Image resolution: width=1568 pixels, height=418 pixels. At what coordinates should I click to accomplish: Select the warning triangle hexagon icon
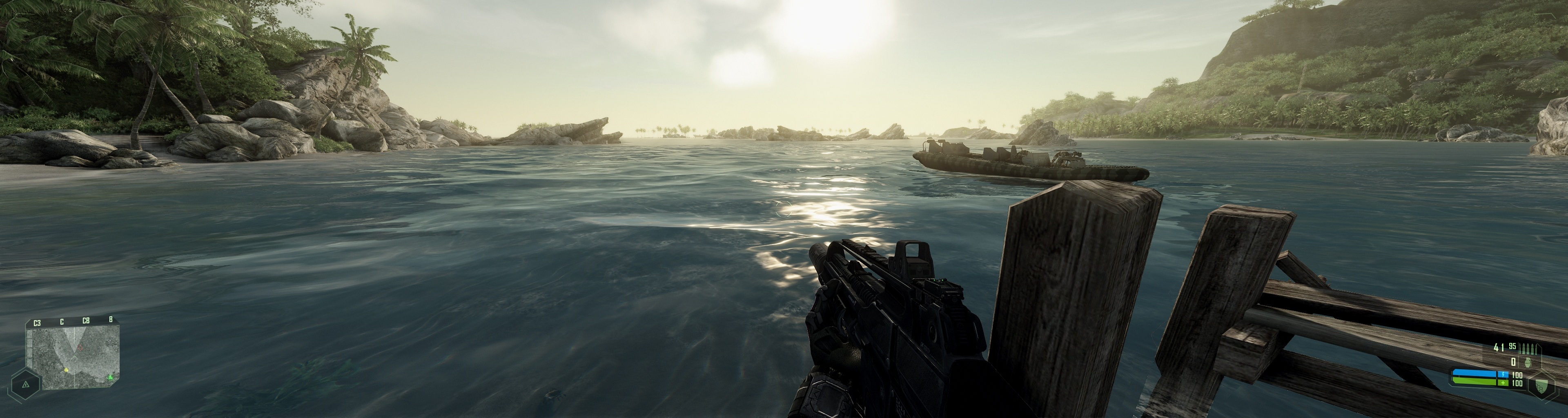(x=26, y=385)
